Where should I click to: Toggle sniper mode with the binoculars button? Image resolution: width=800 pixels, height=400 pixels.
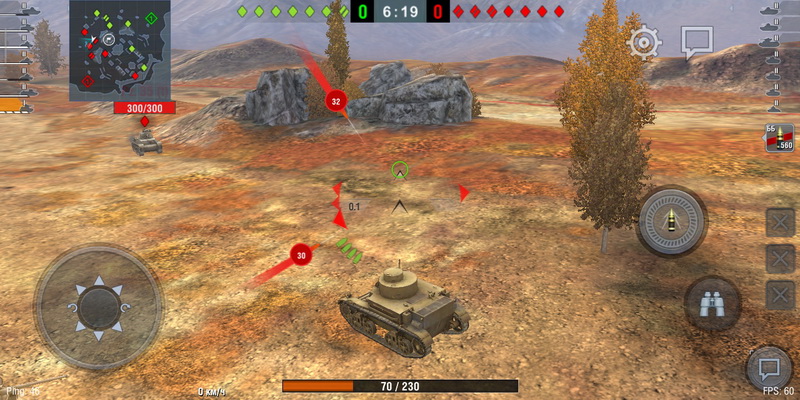coord(712,304)
